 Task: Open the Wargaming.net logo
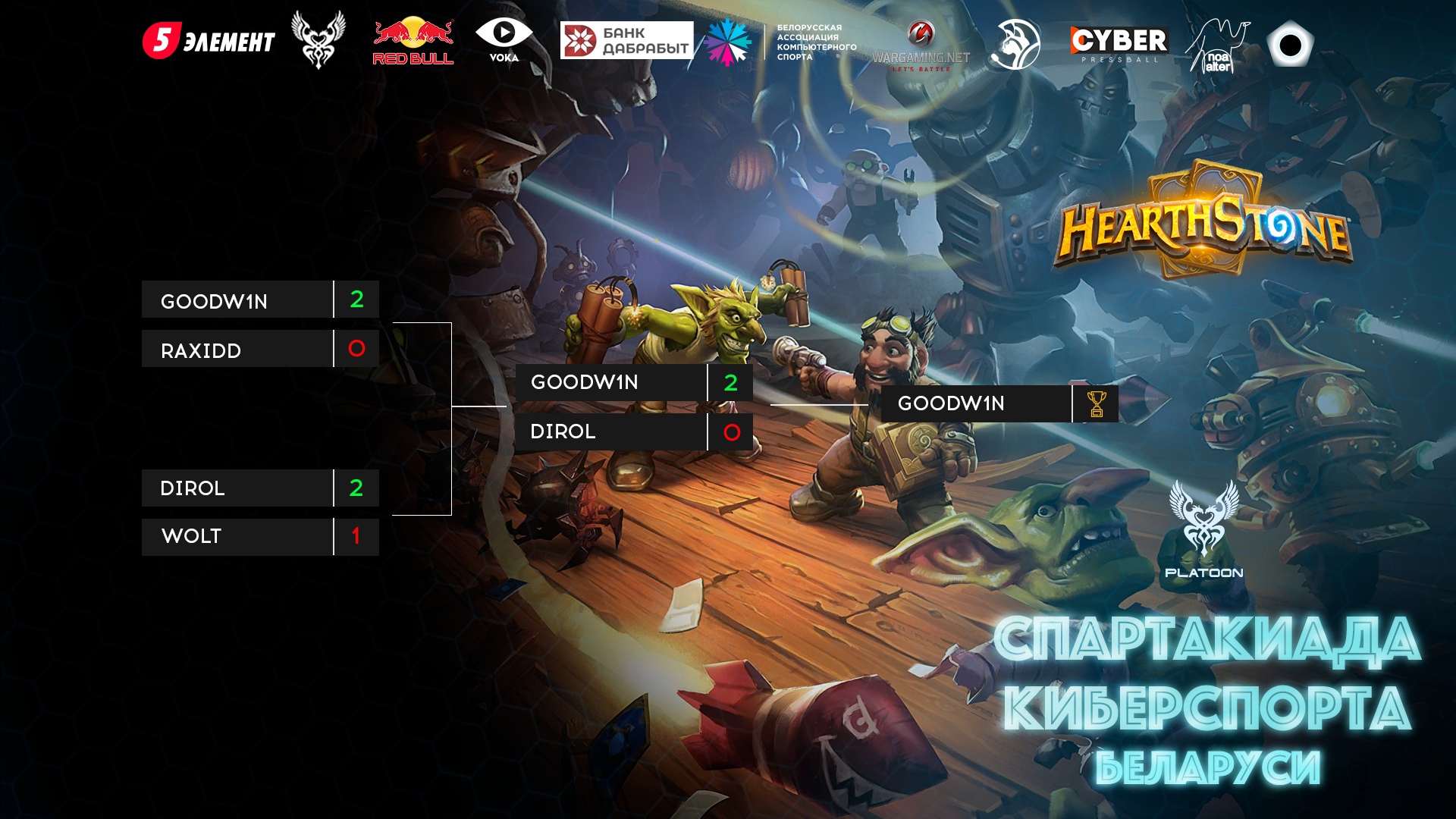(x=921, y=47)
